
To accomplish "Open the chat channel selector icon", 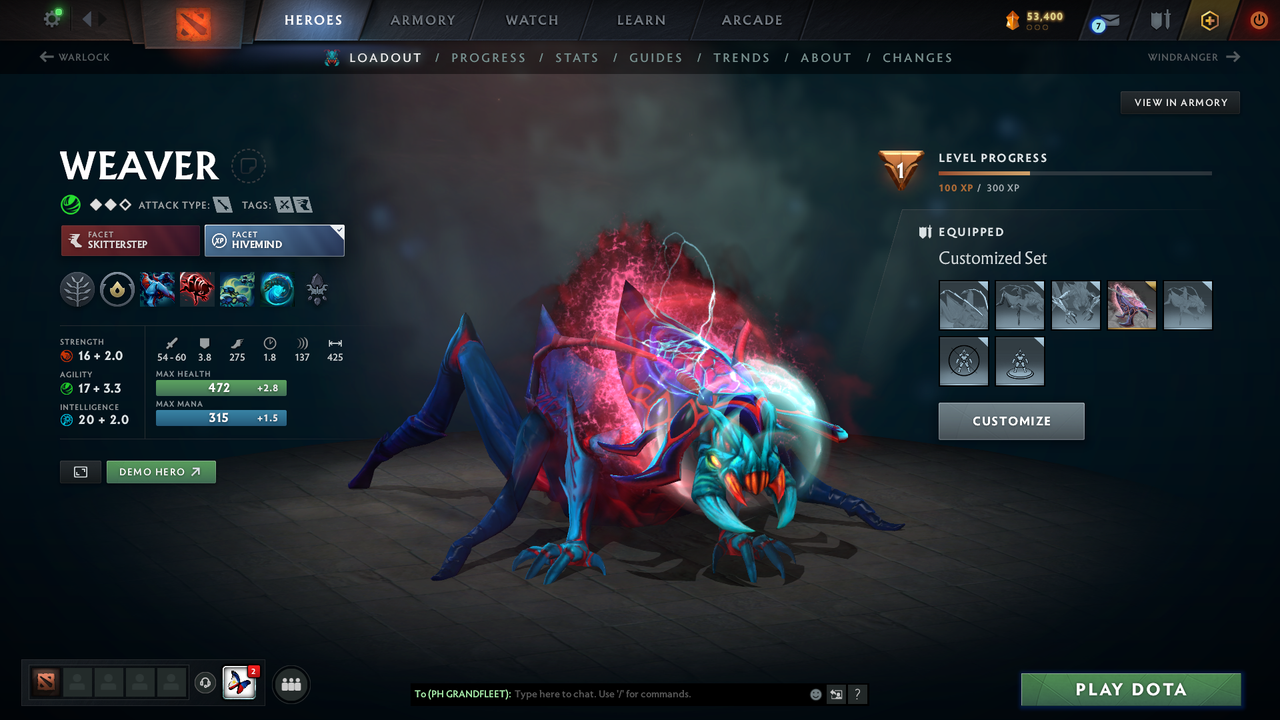I will [x=836, y=694].
